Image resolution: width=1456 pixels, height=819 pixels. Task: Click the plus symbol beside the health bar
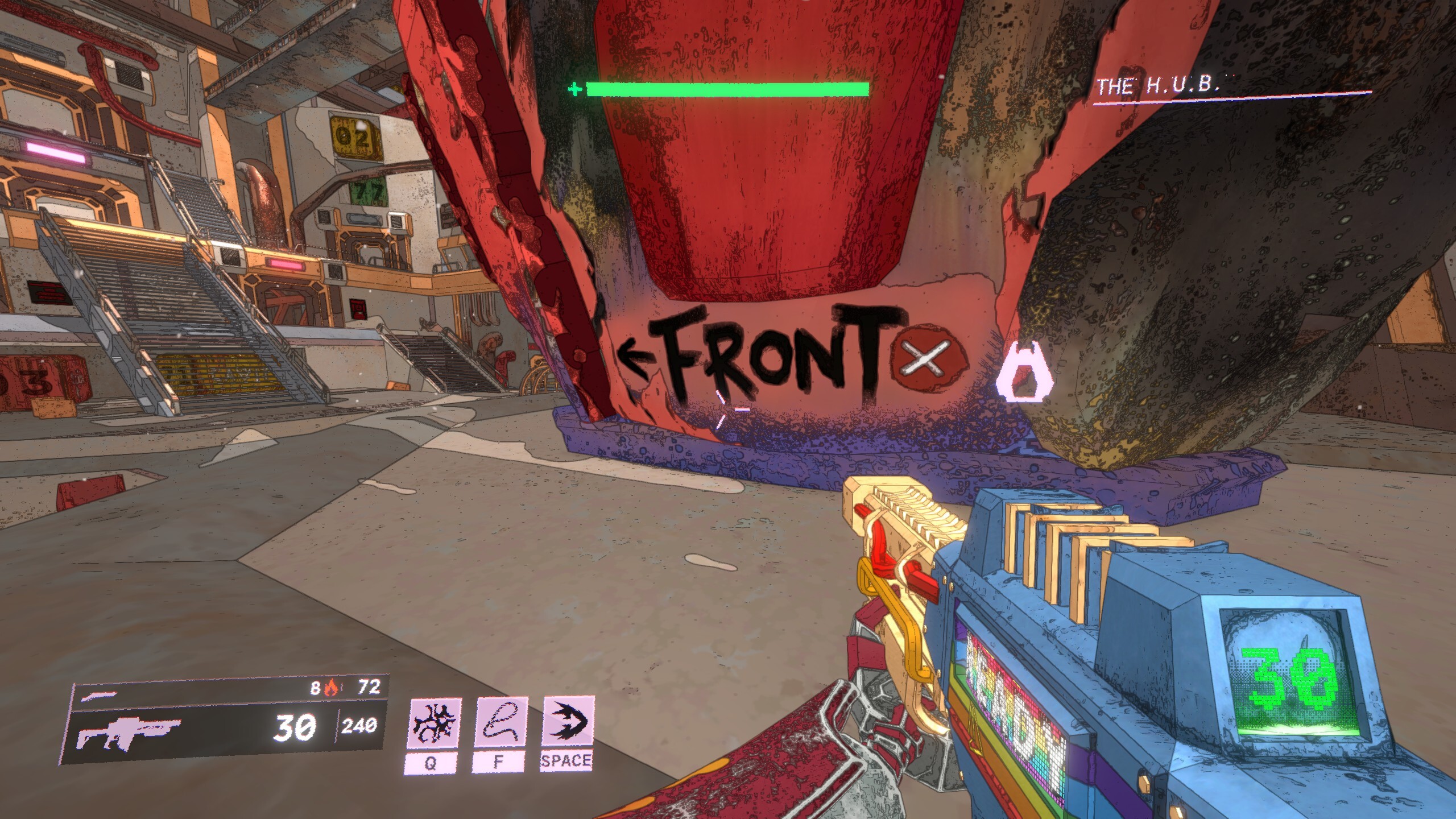tap(574, 89)
